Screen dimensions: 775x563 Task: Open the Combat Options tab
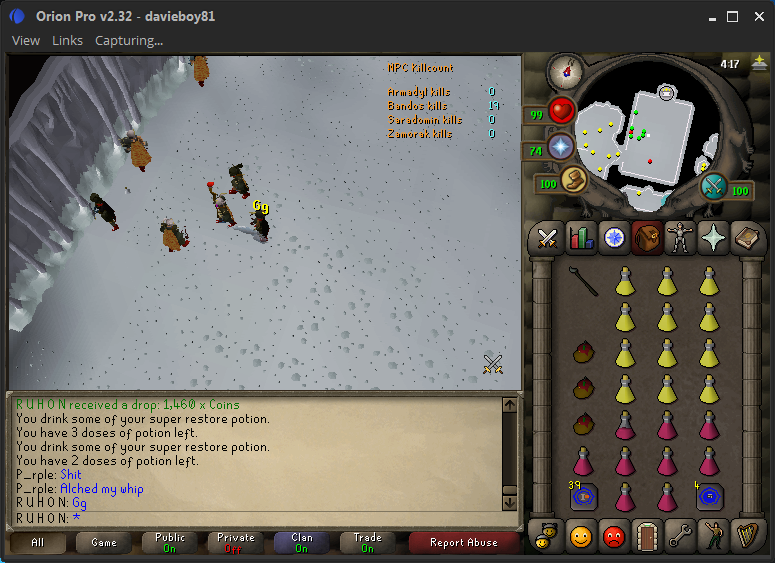(547, 237)
